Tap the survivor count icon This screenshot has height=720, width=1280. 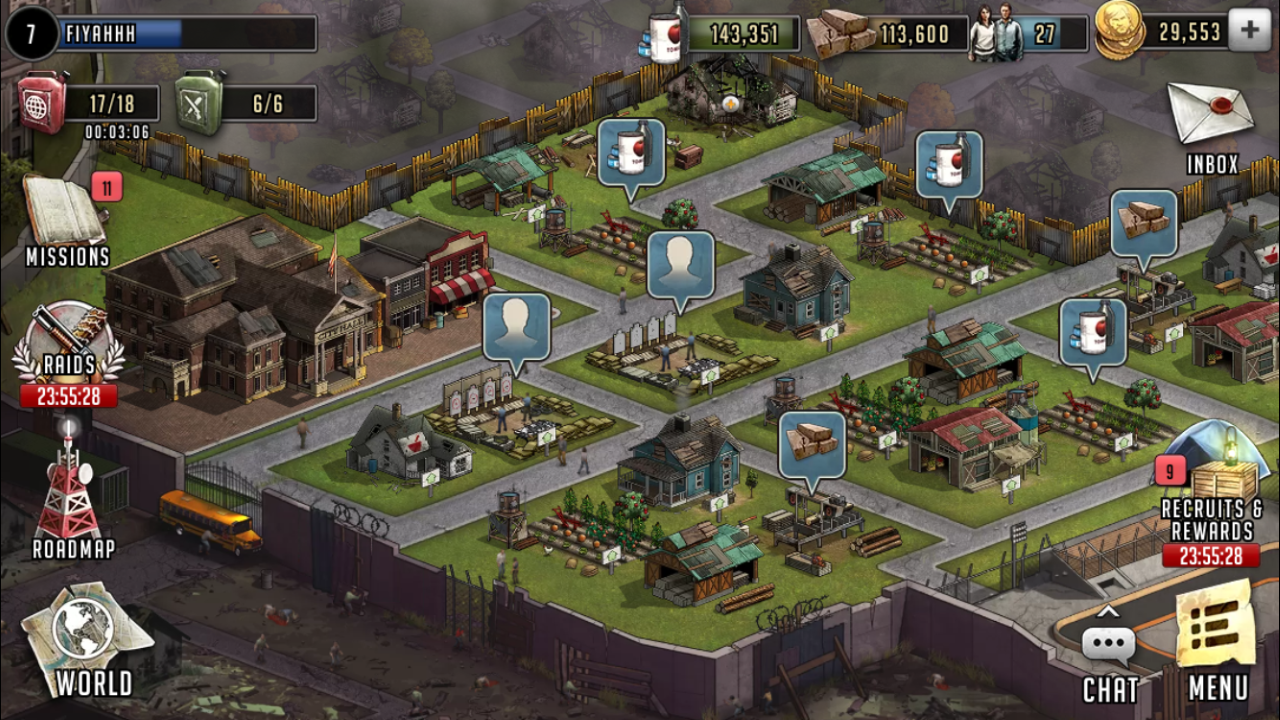pos(997,34)
